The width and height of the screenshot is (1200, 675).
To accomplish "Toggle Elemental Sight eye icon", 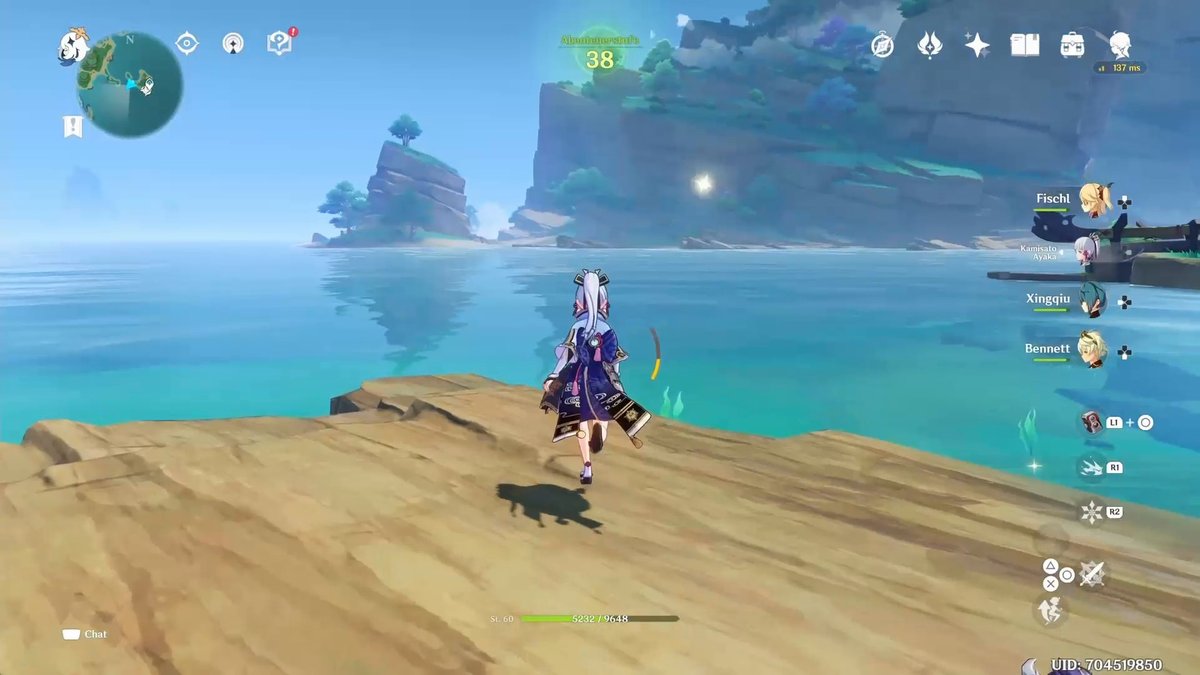I will pyautogui.click(x=186, y=43).
